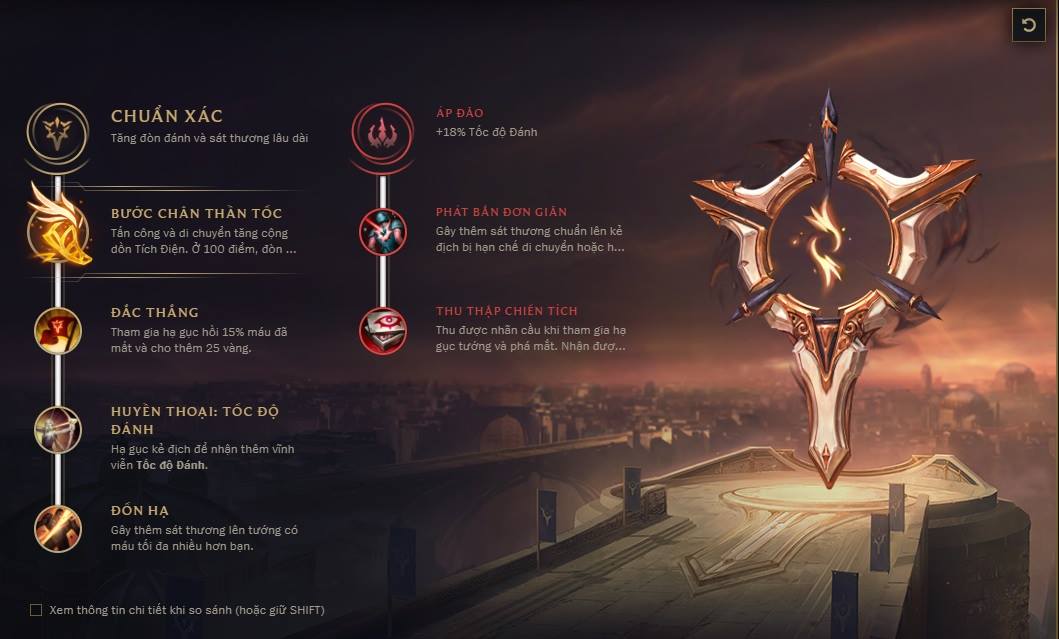Select the Chuẩn Xác primary rune tree icon

pos(58,129)
